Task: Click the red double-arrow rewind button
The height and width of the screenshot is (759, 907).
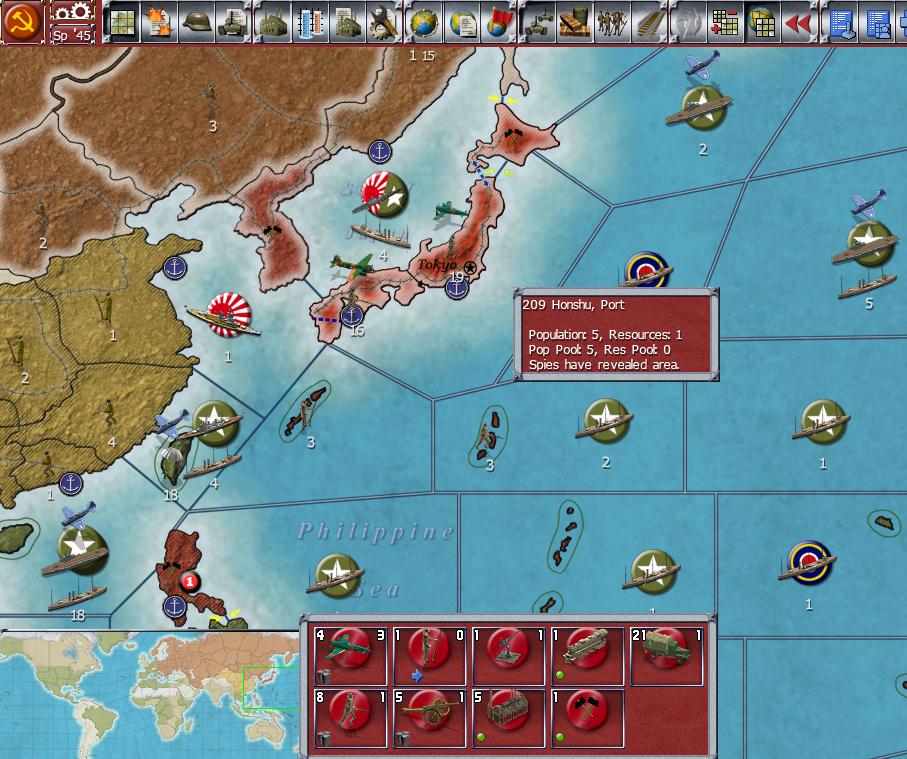Action: (798, 21)
